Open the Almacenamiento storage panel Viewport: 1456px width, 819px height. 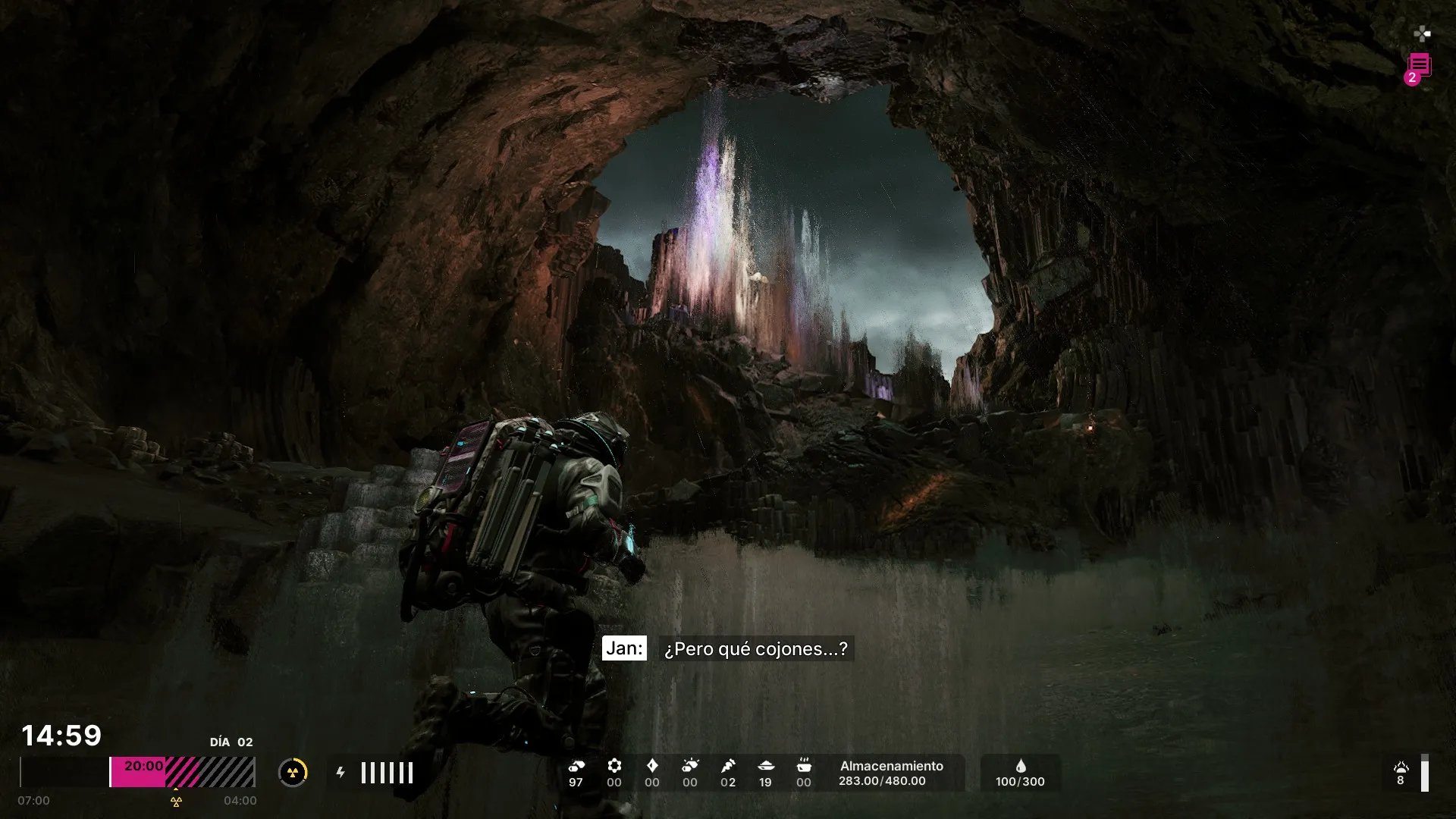[891, 773]
